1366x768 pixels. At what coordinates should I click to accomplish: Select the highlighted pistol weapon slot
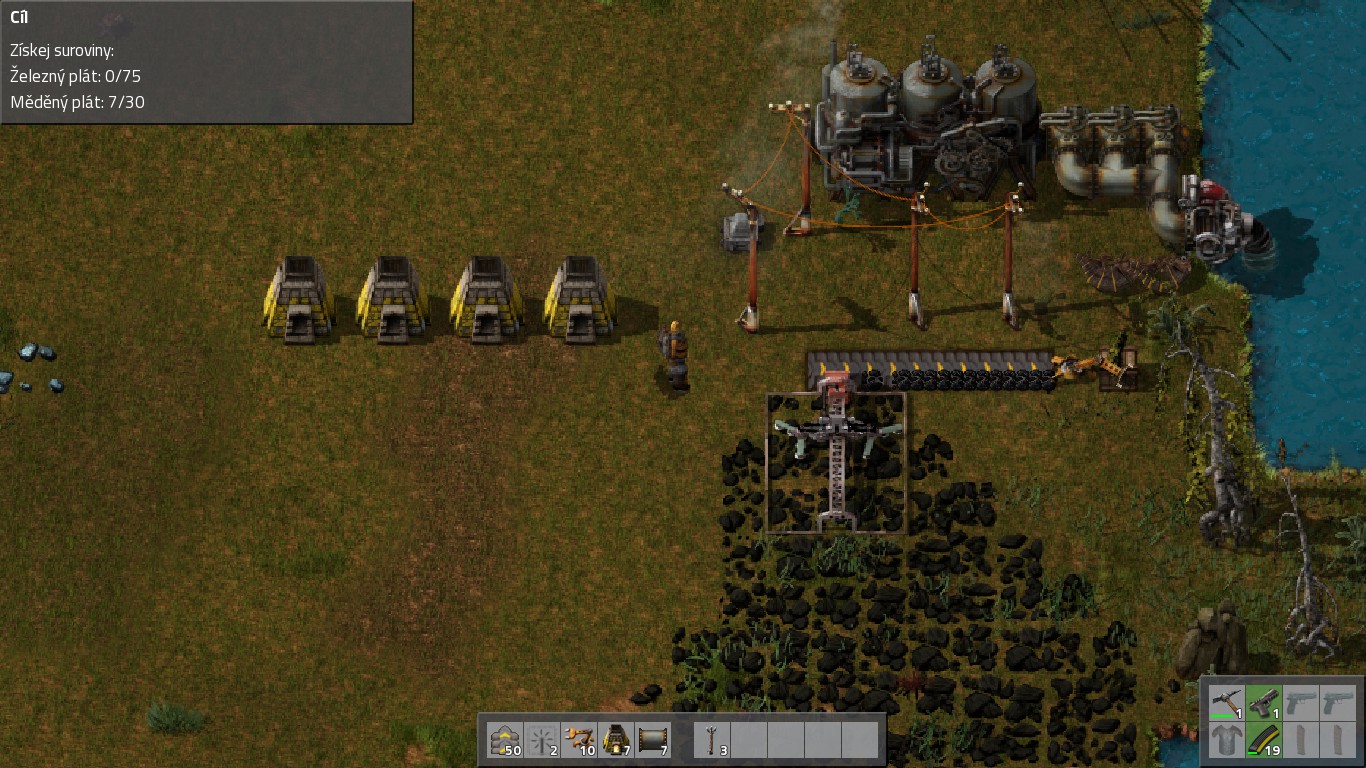point(1263,703)
